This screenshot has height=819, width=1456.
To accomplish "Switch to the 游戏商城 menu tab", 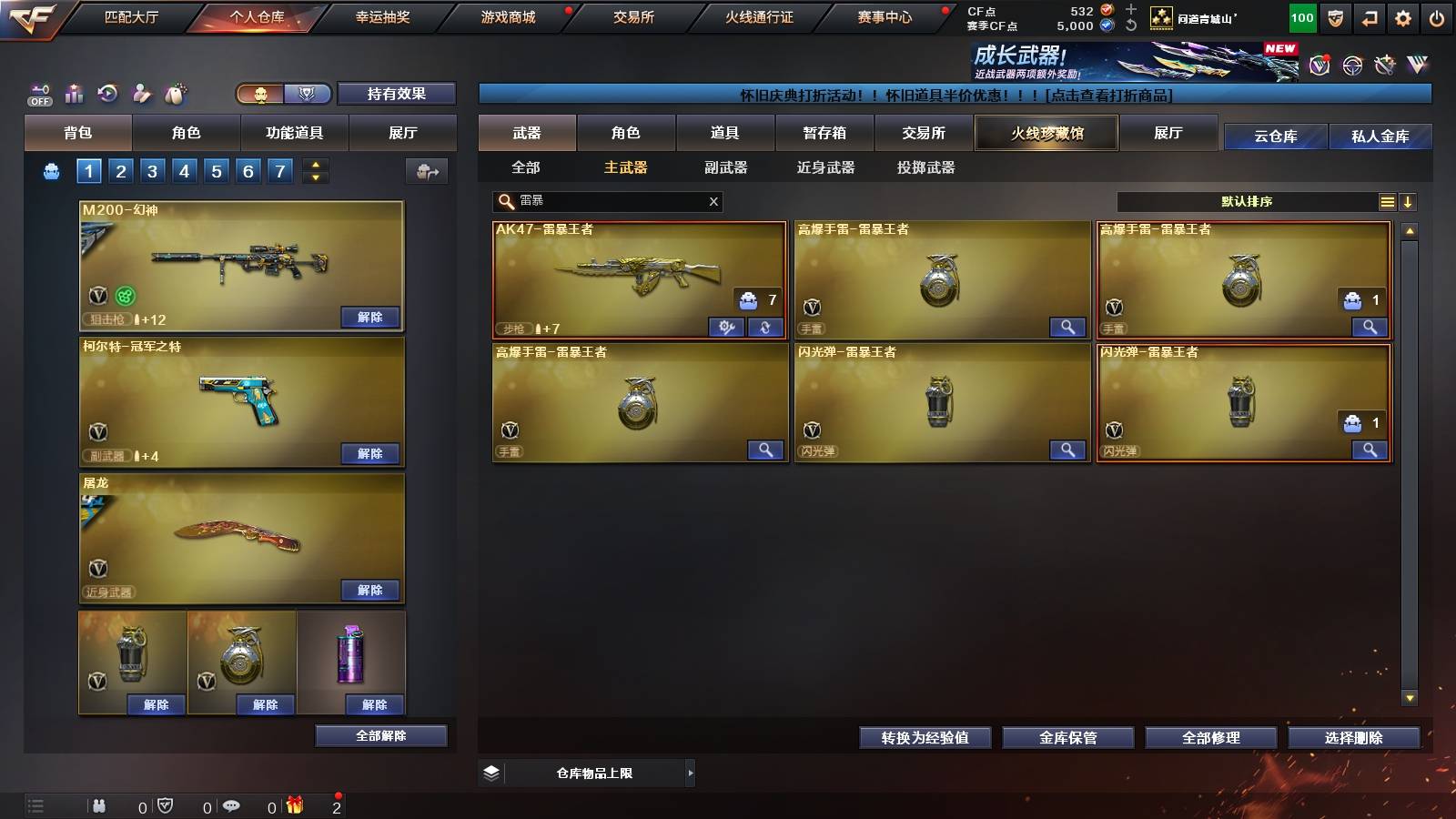I will [506, 16].
